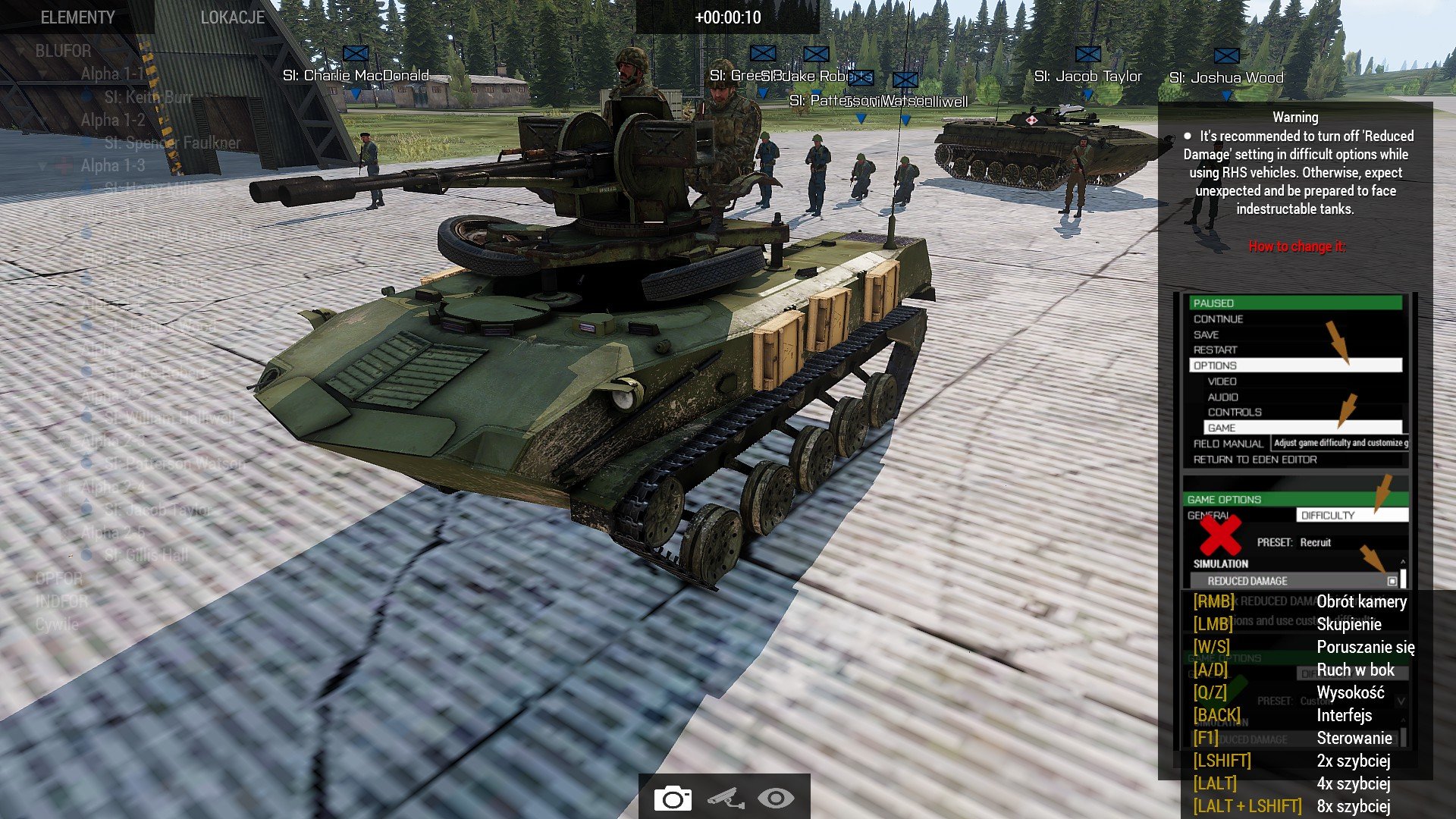1456x819 pixels.
Task: Select group Alpha 1-1 in the list
Action: pyautogui.click(x=111, y=74)
